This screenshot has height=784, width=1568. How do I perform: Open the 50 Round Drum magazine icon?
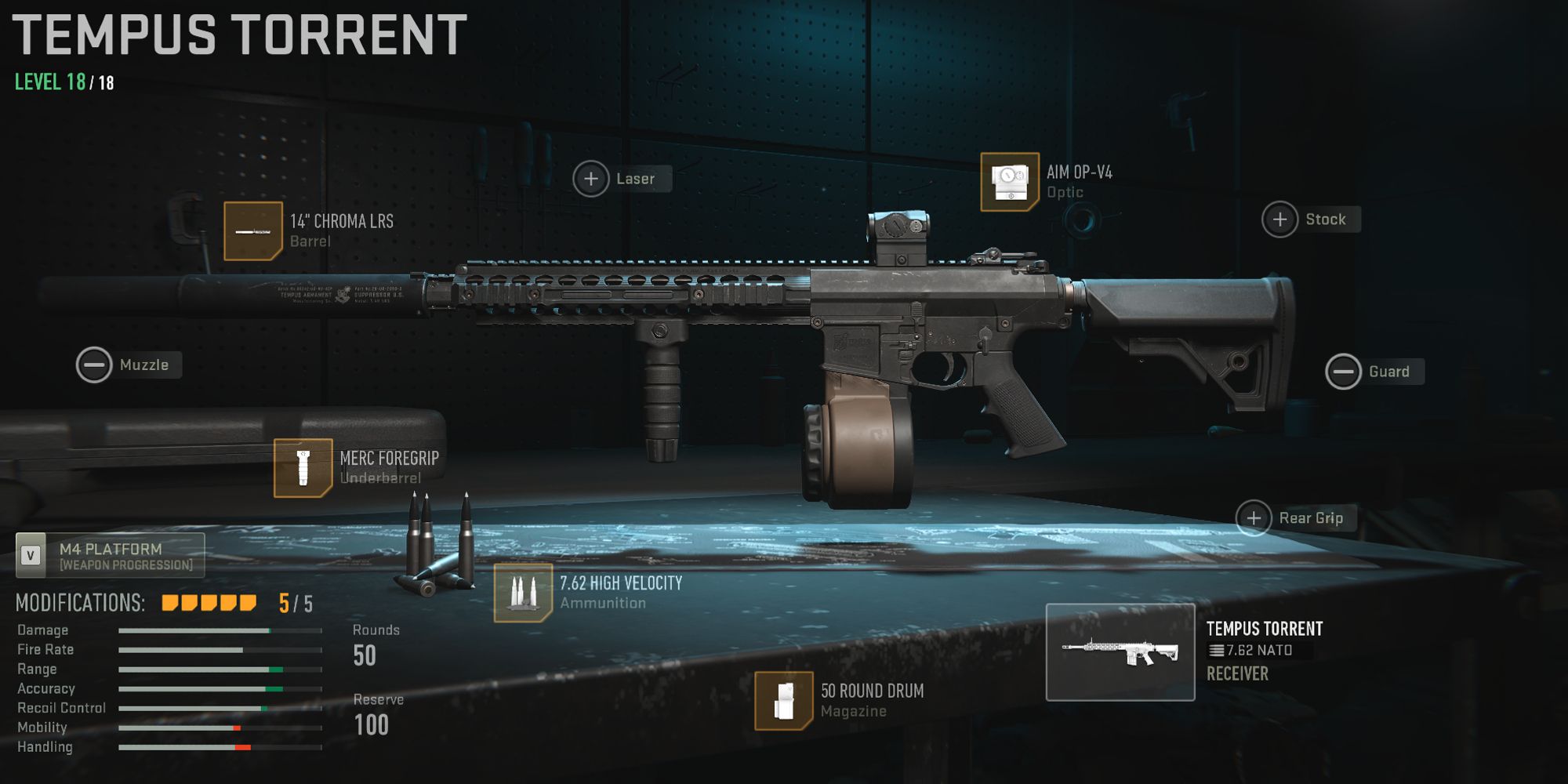pyautogui.click(x=784, y=702)
